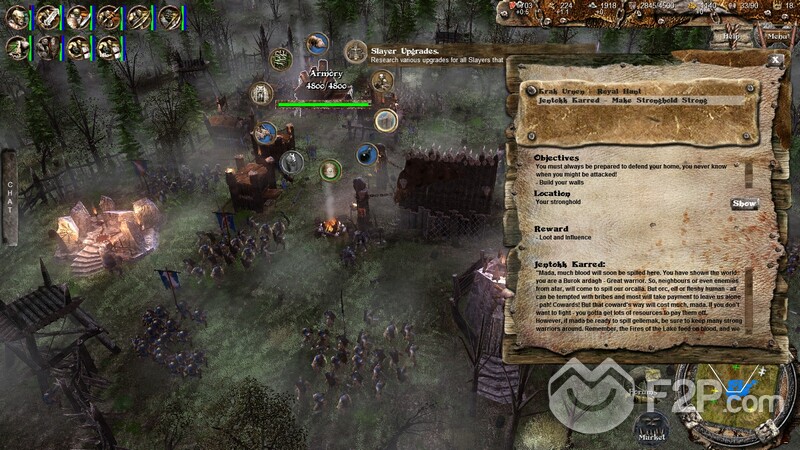Image resolution: width=800 pixels, height=450 pixels.
Task: Select the Armory building label
Action: (x=323, y=74)
